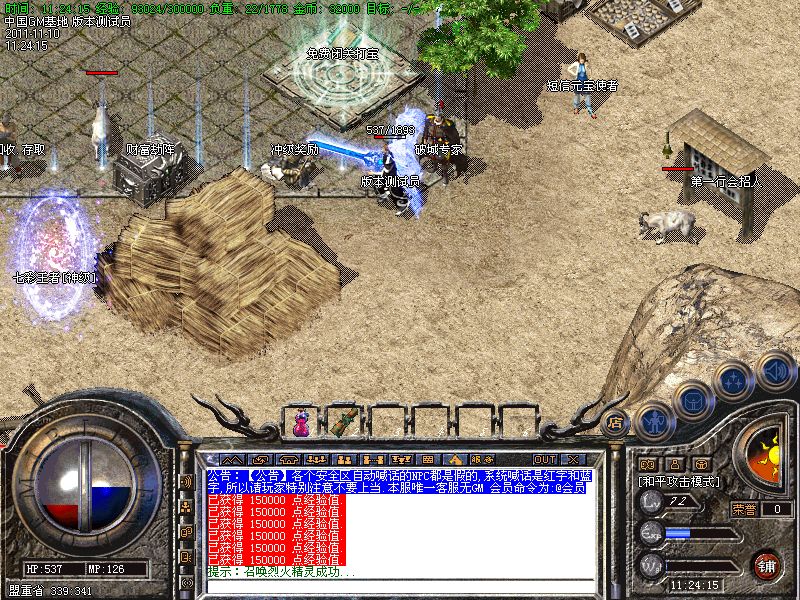The width and height of the screenshot is (800, 600).
Task: Click the red 铺 stall button
Action: point(766,564)
